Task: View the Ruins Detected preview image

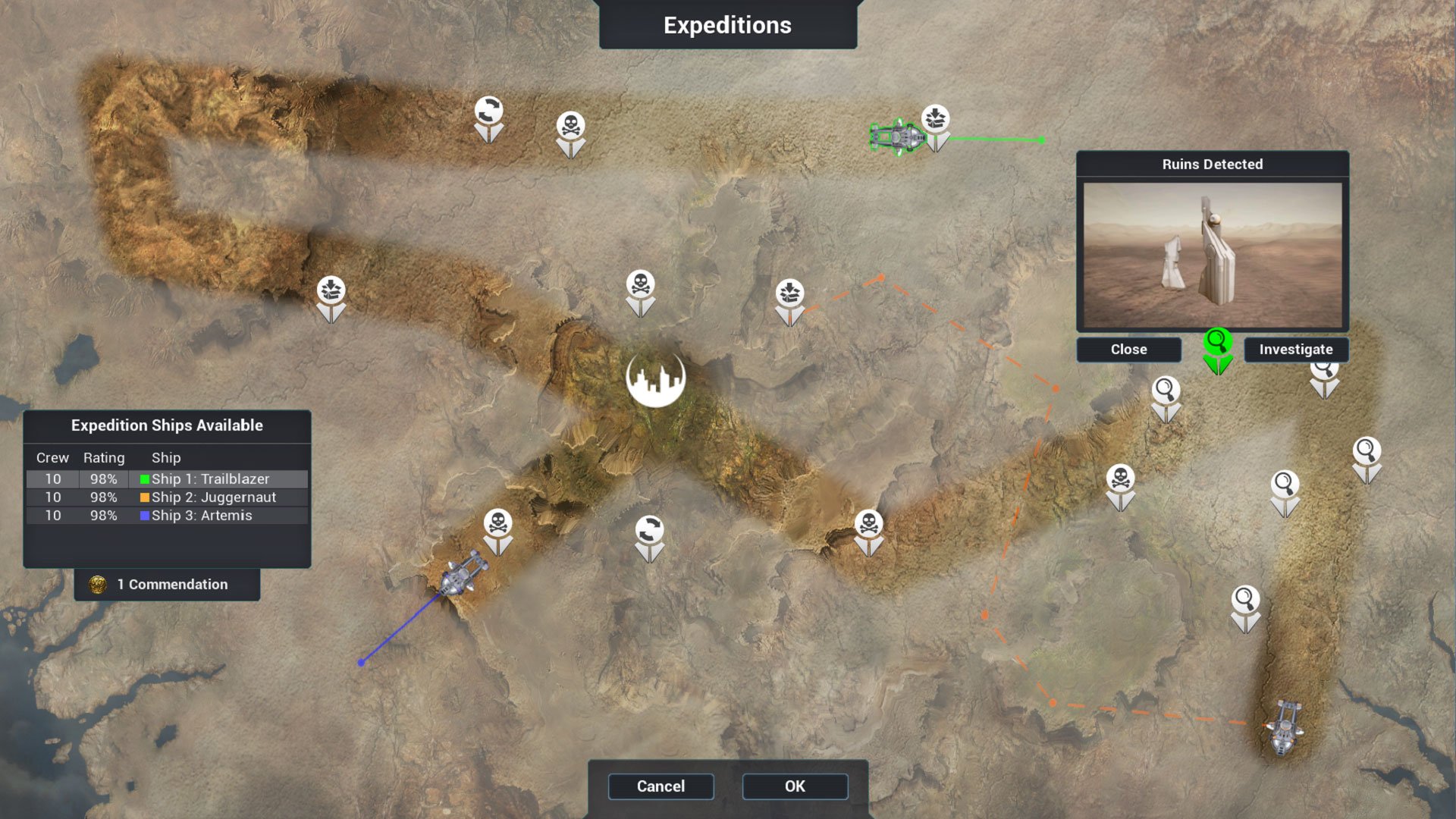Action: click(x=1212, y=255)
